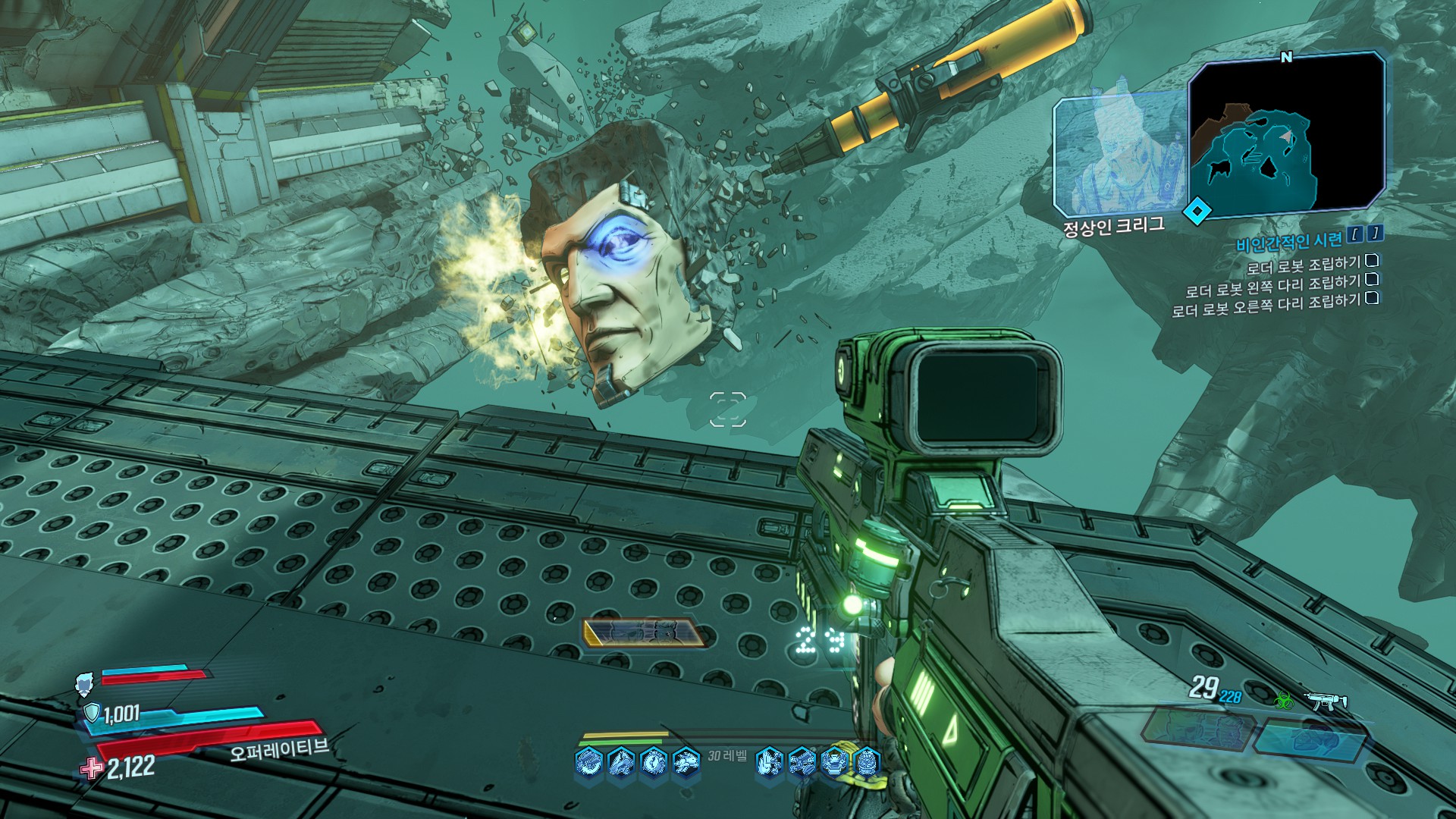
Task: Click the rabbit-shaped buff icon
Action: click(686, 761)
